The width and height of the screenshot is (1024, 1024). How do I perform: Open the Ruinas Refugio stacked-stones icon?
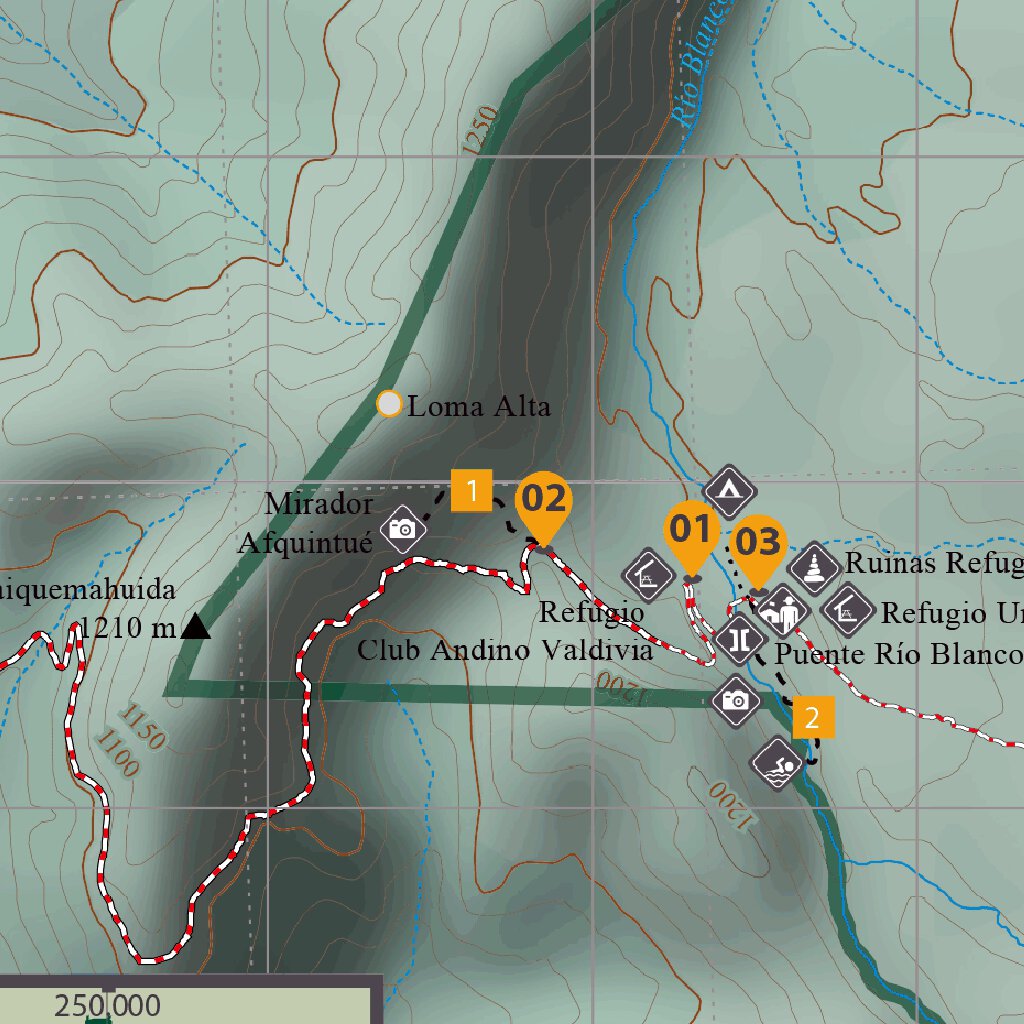pos(815,566)
